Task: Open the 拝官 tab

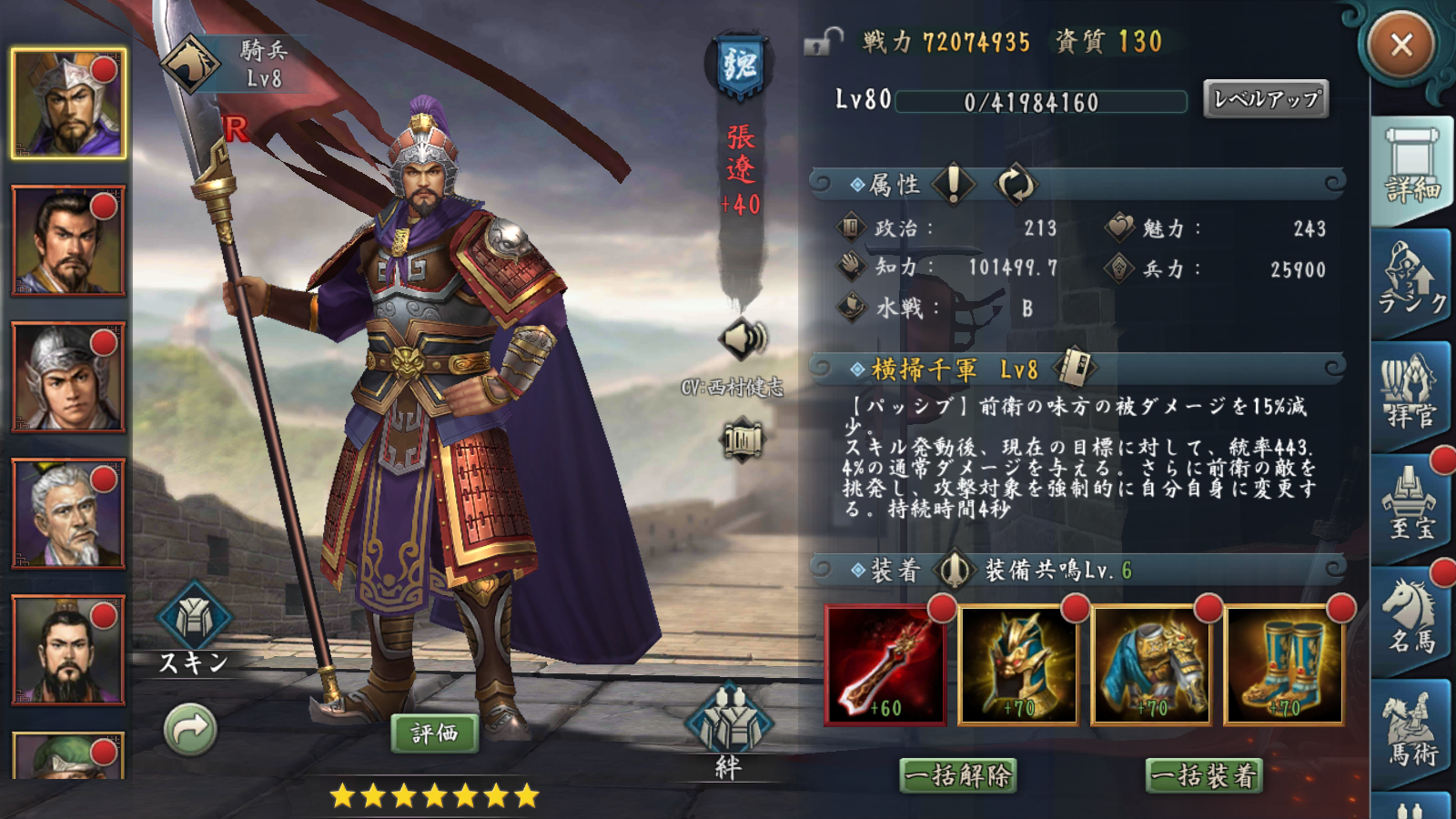Action: 1411,396
